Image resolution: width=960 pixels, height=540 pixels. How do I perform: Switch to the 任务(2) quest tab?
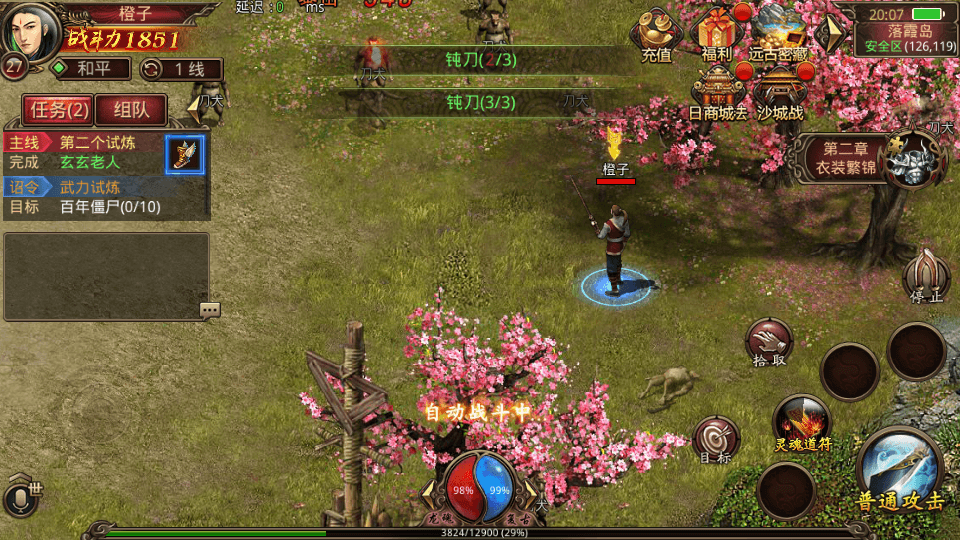pos(59,110)
